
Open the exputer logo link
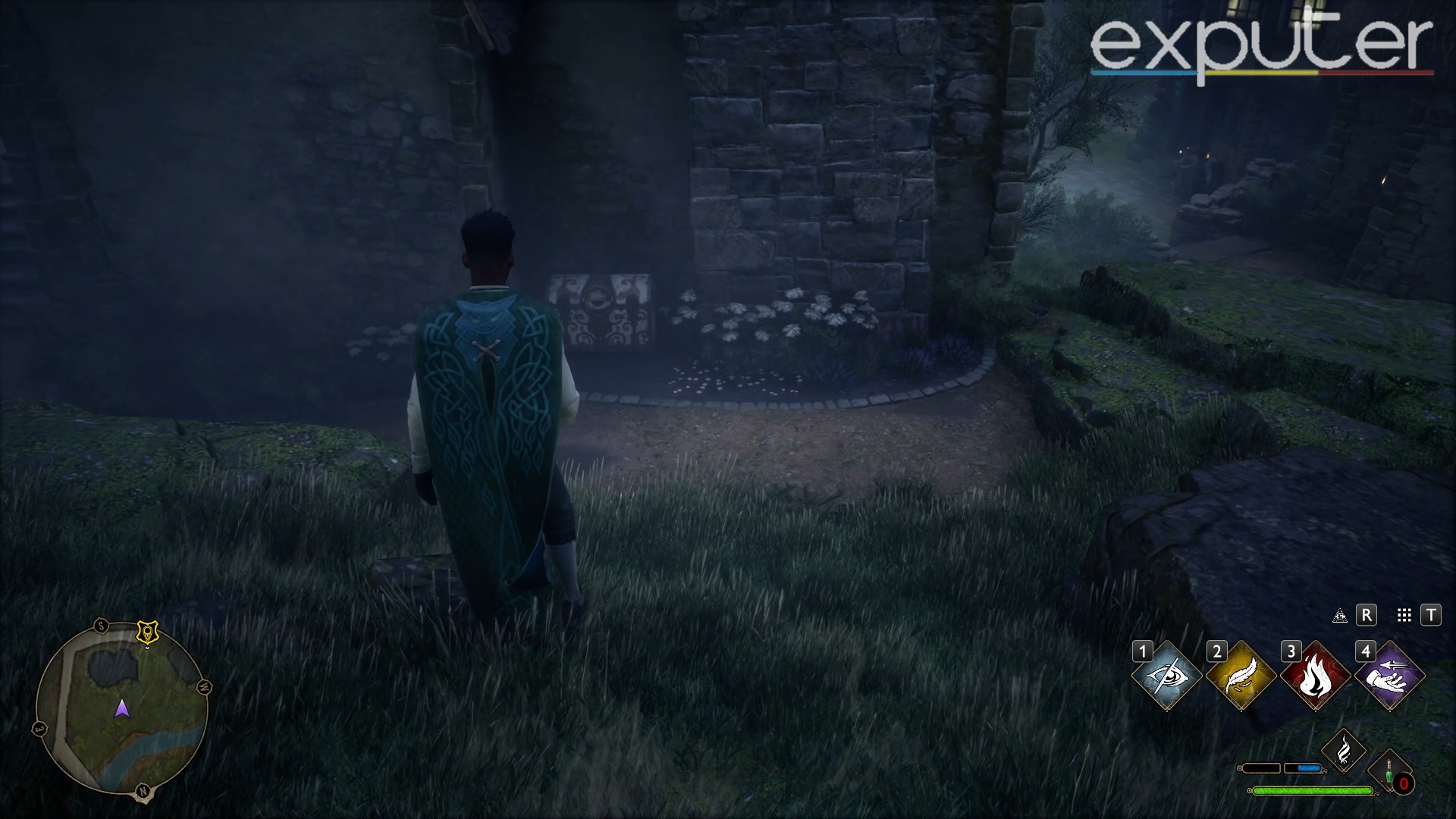(x=1261, y=45)
